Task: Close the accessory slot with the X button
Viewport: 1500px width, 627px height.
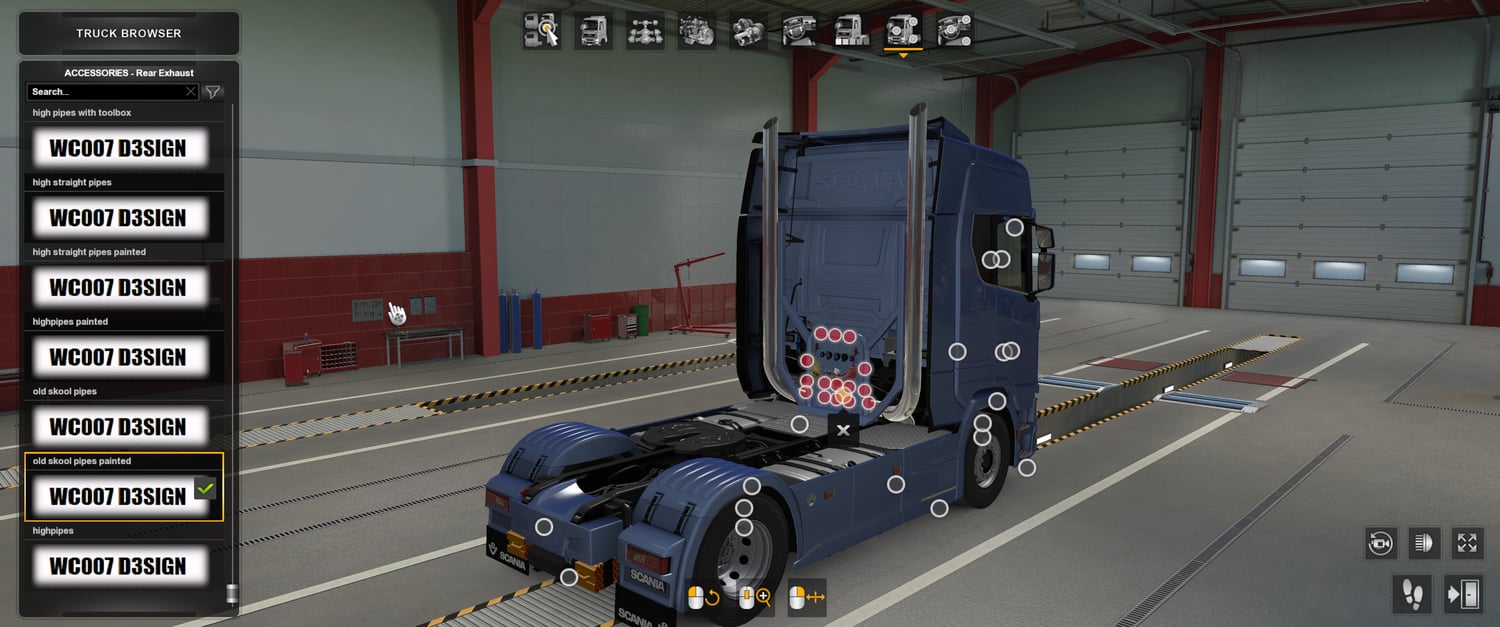Action: coord(843,430)
